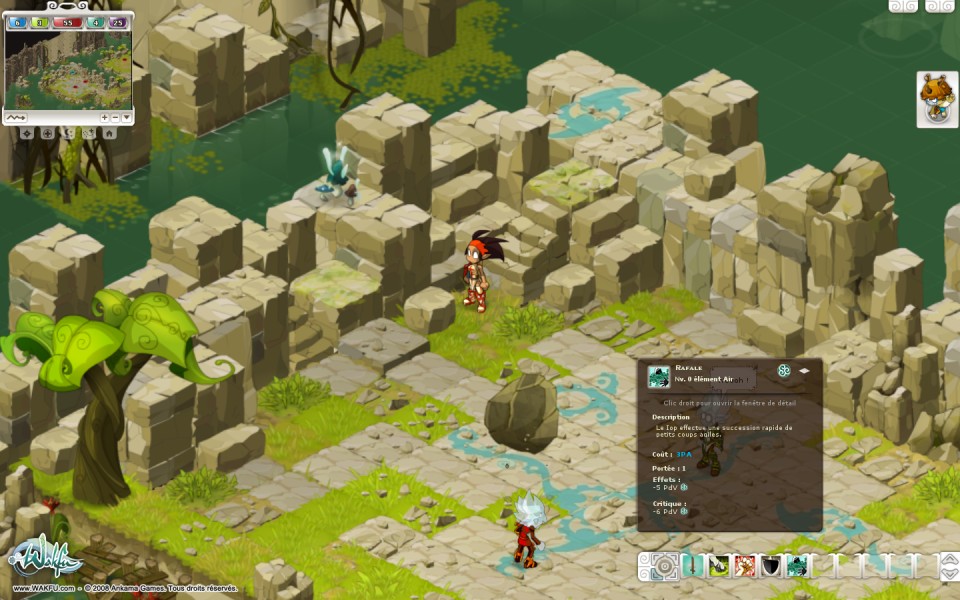Click the element icon in the Rafale tooltip
The image size is (960, 600).
point(784,371)
